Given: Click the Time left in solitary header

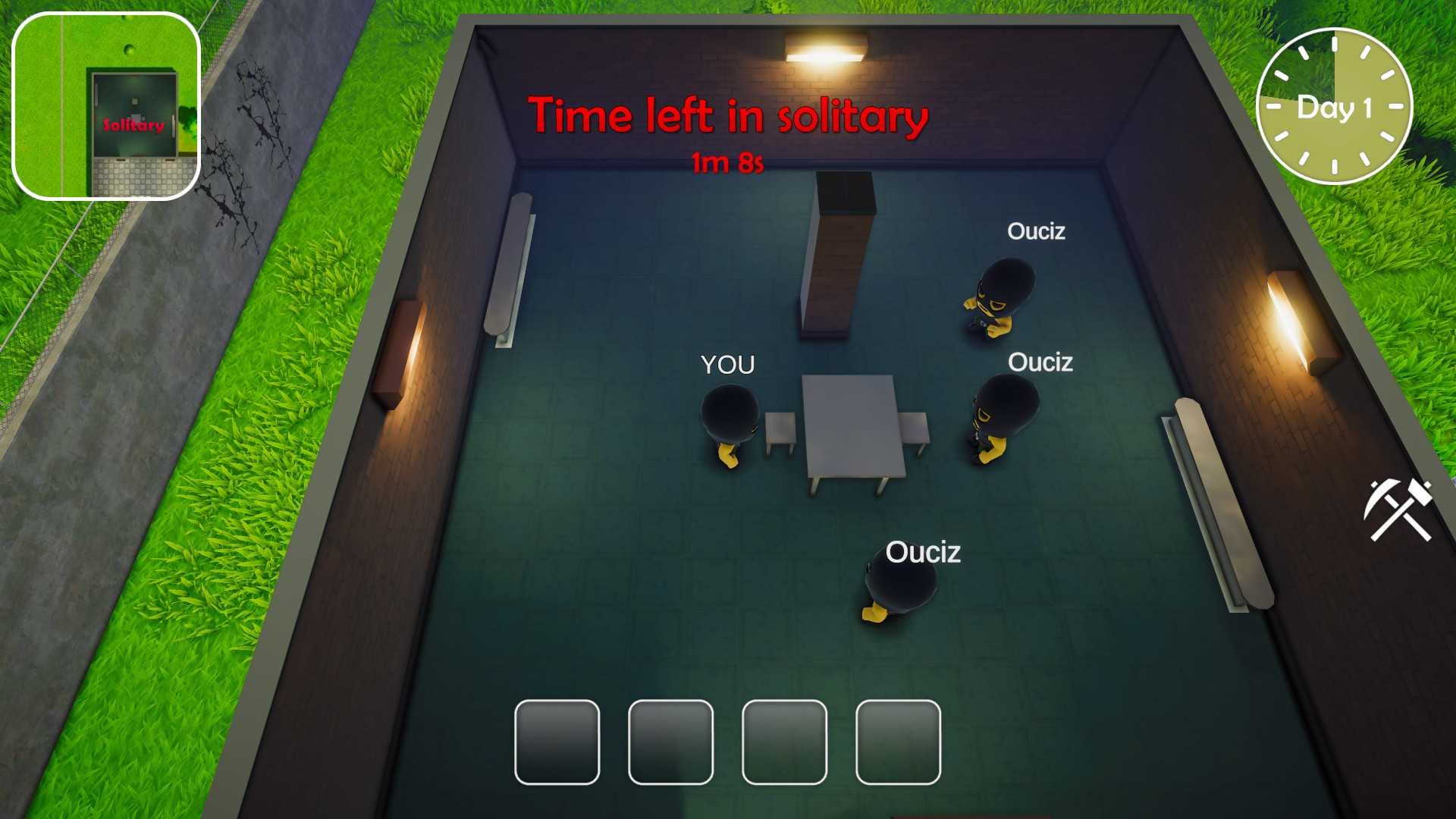Looking at the screenshot, I should [729, 116].
